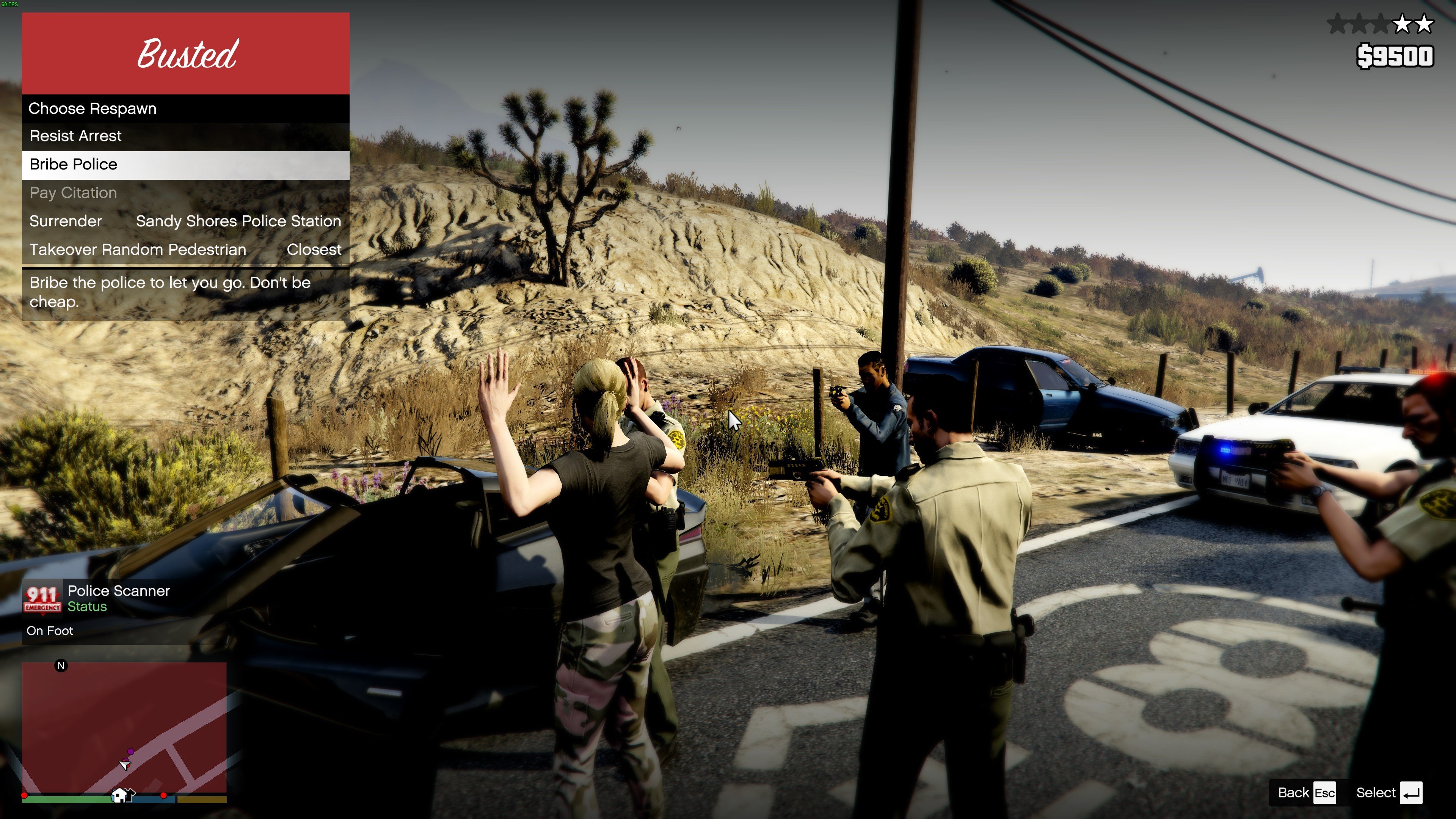Surrender to Sandy Shores Police Station
Viewport: 1456px width, 819px height.
(185, 221)
